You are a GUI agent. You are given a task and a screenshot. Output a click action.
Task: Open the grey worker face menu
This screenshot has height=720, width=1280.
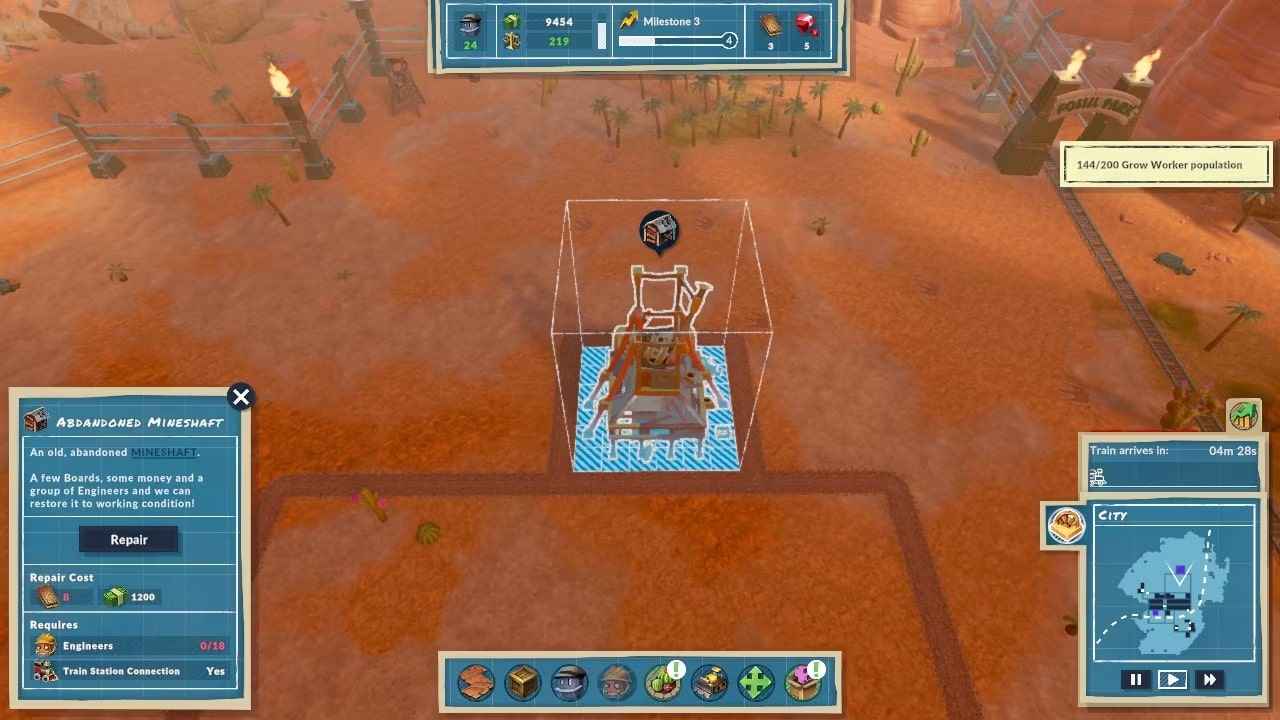click(570, 682)
